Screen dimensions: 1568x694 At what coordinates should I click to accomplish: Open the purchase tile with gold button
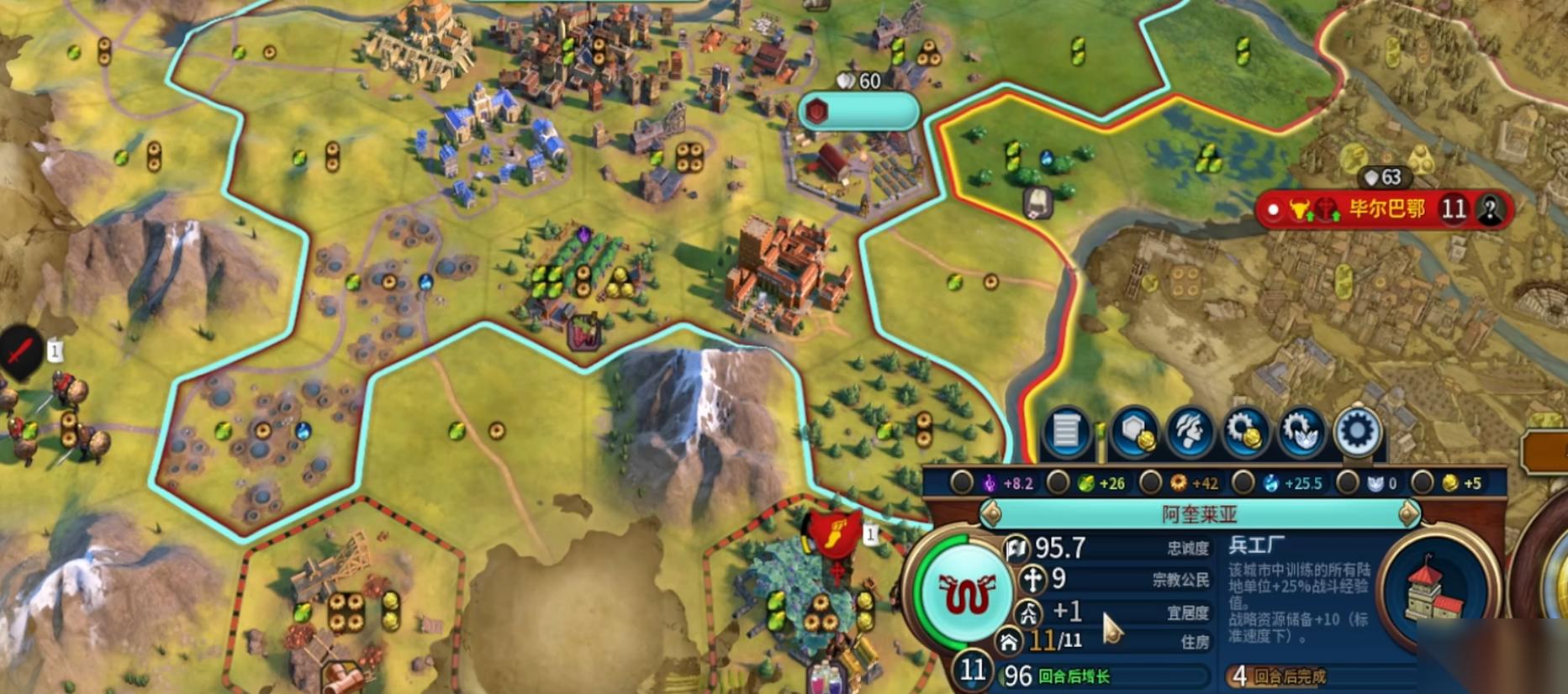point(1134,432)
